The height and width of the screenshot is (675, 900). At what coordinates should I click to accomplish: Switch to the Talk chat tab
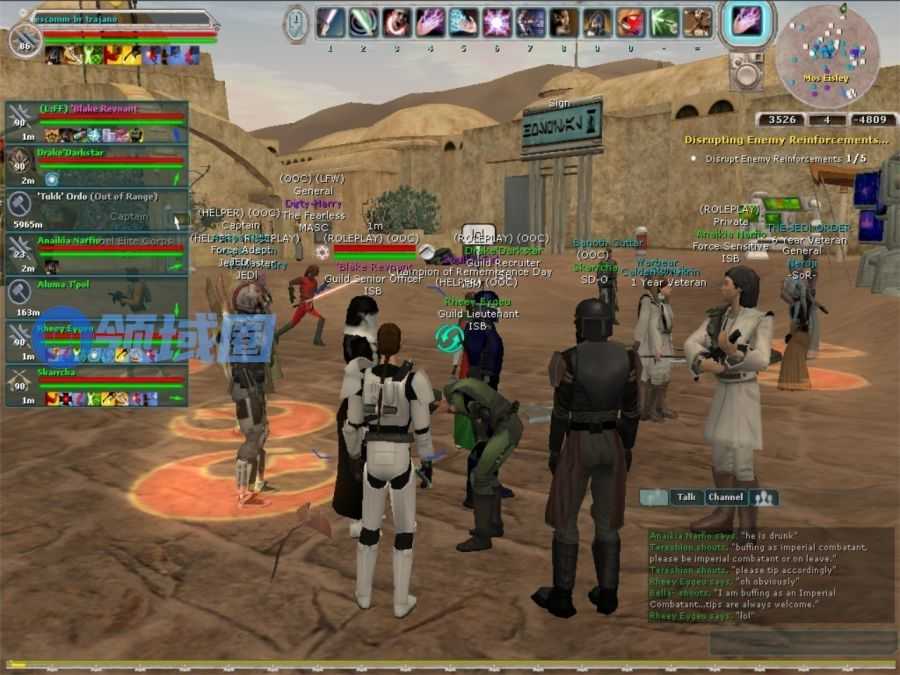(x=684, y=497)
